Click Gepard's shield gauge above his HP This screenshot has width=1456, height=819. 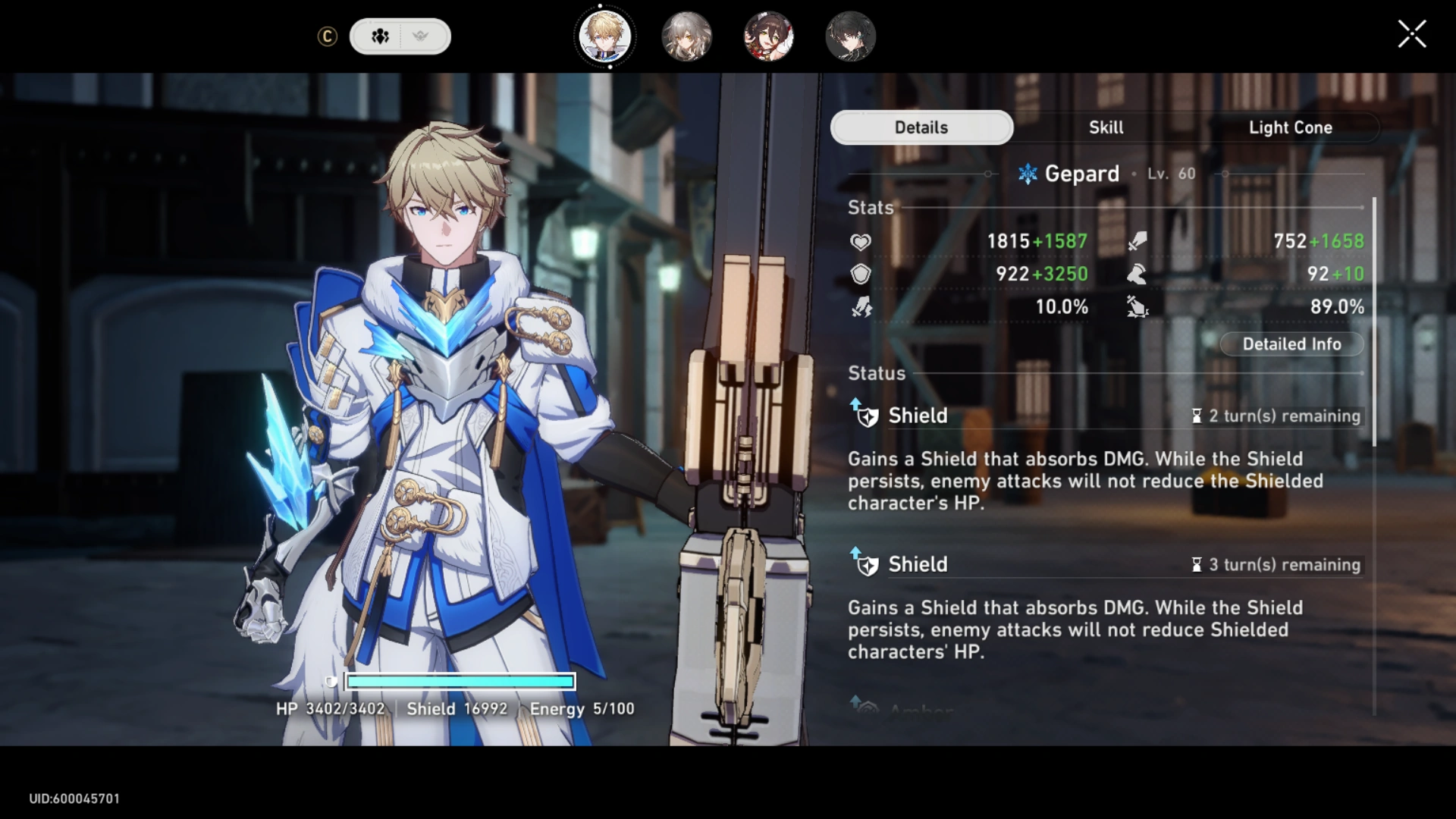[x=460, y=682]
